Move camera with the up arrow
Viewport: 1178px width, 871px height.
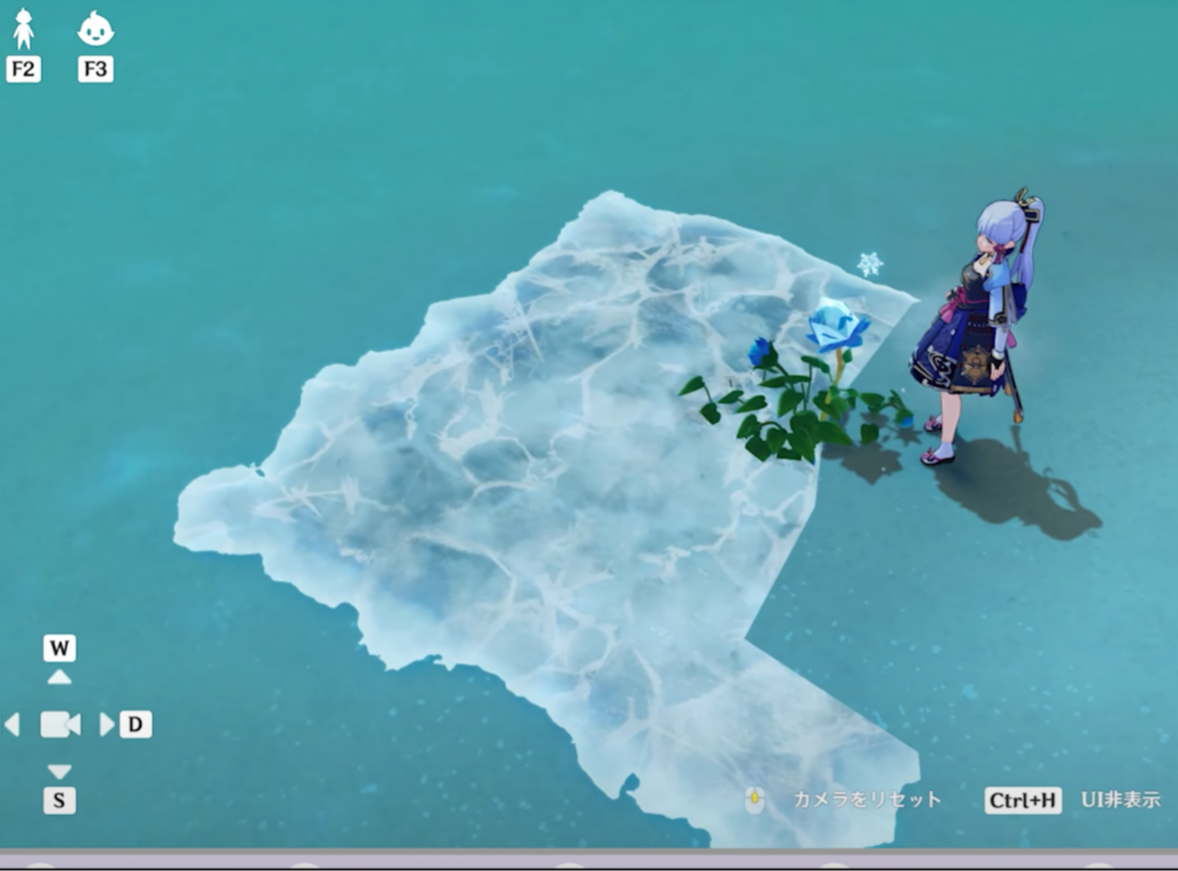60,677
